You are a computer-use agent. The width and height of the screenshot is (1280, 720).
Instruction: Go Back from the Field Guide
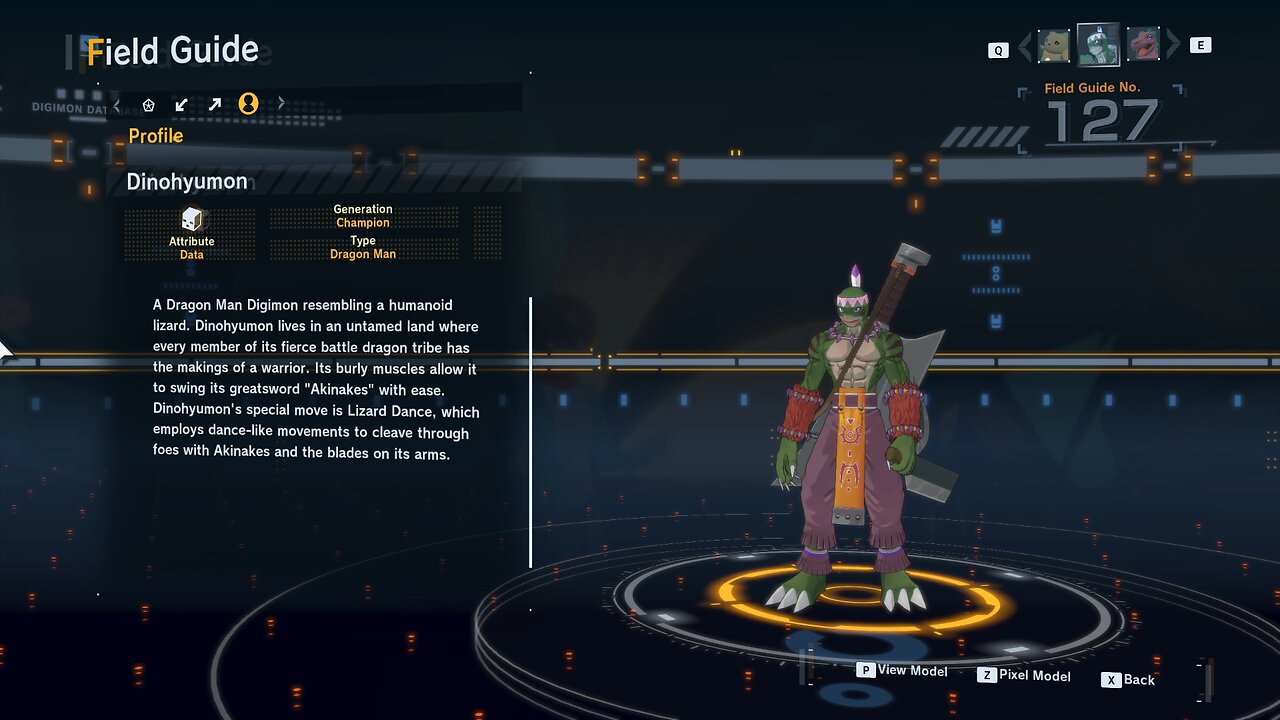pyautogui.click(x=1128, y=680)
